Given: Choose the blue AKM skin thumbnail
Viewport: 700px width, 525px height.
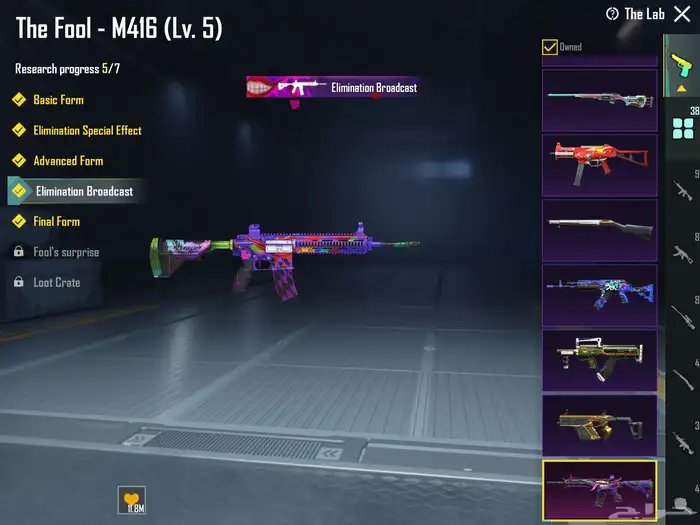Looking at the screenshot, I should point(599,294).
